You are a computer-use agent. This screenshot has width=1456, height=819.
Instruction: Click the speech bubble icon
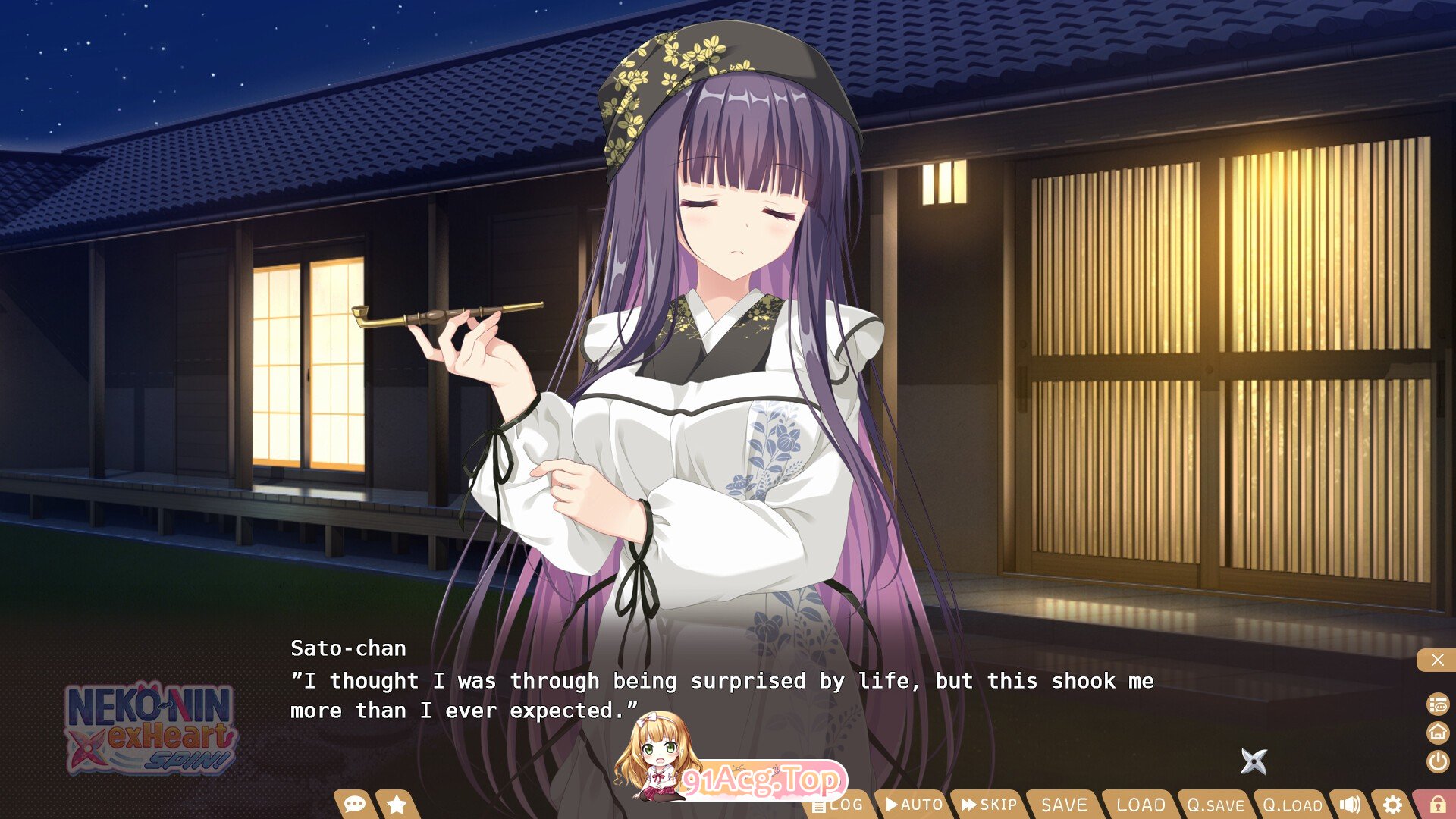(355, 804)
